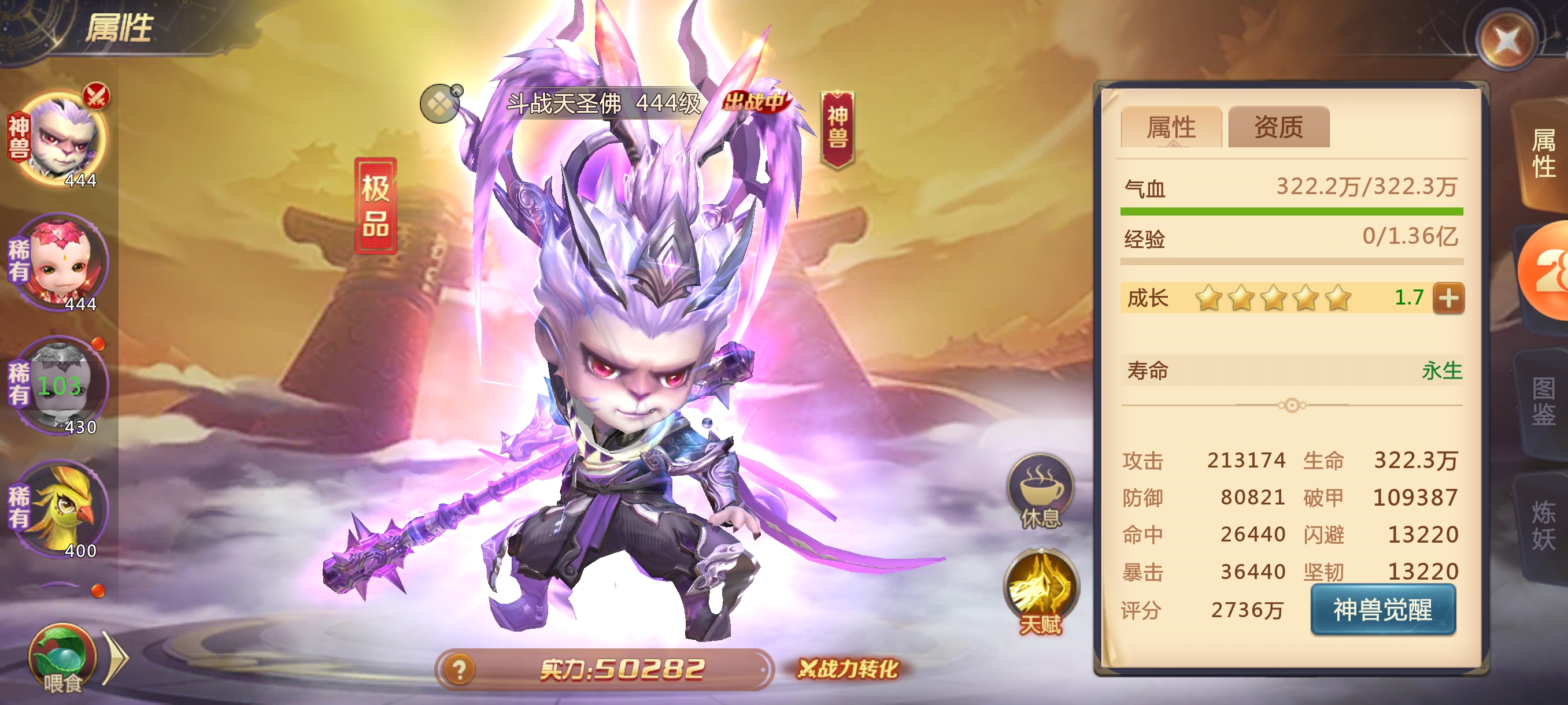The width and height of the screenshot is (1568, 705).
Task: Select the 属性 side tab at right edge
Action: coord(1543,153)
